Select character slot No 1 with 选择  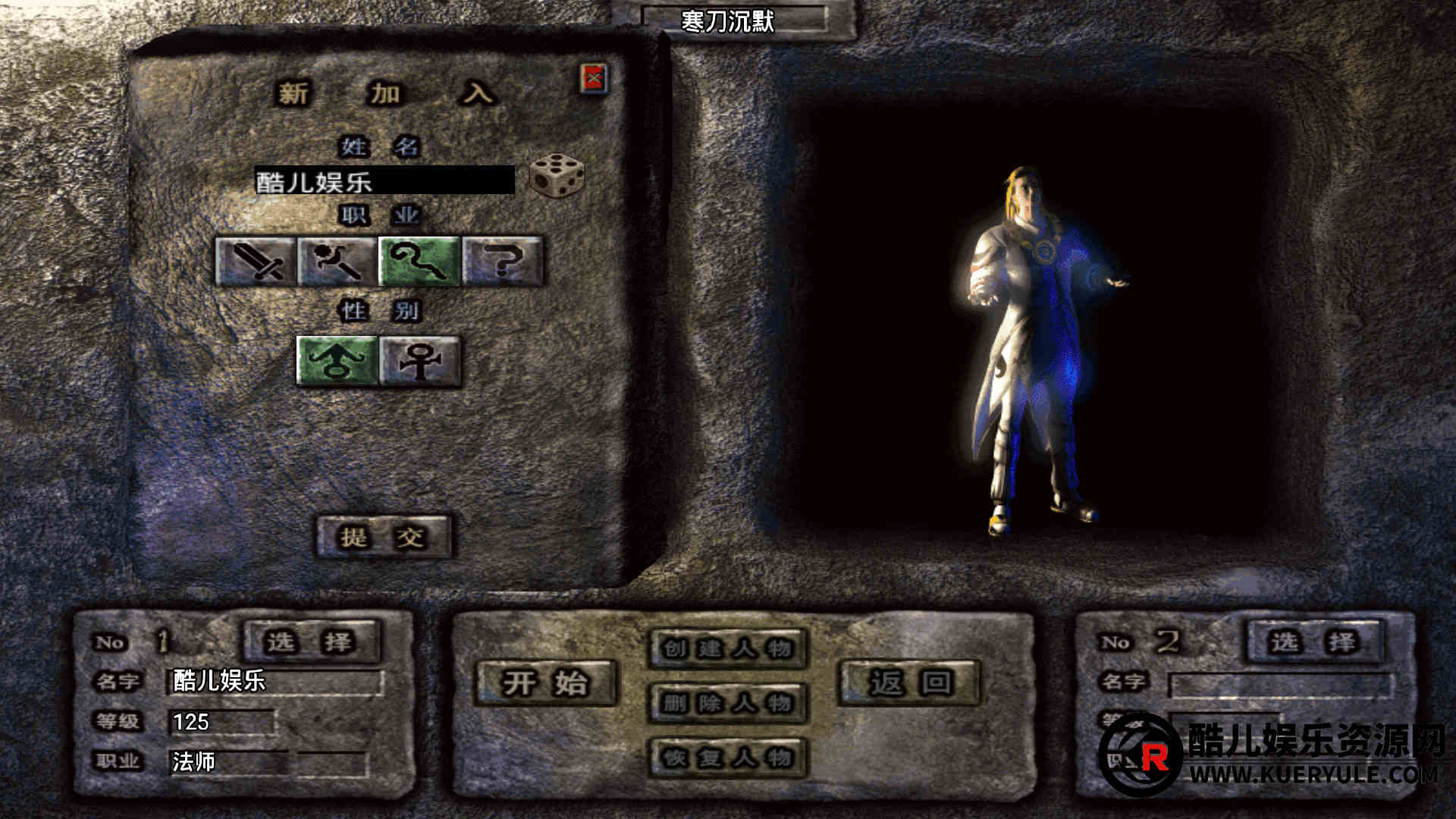pyautogui.click(x=311, y=642)
